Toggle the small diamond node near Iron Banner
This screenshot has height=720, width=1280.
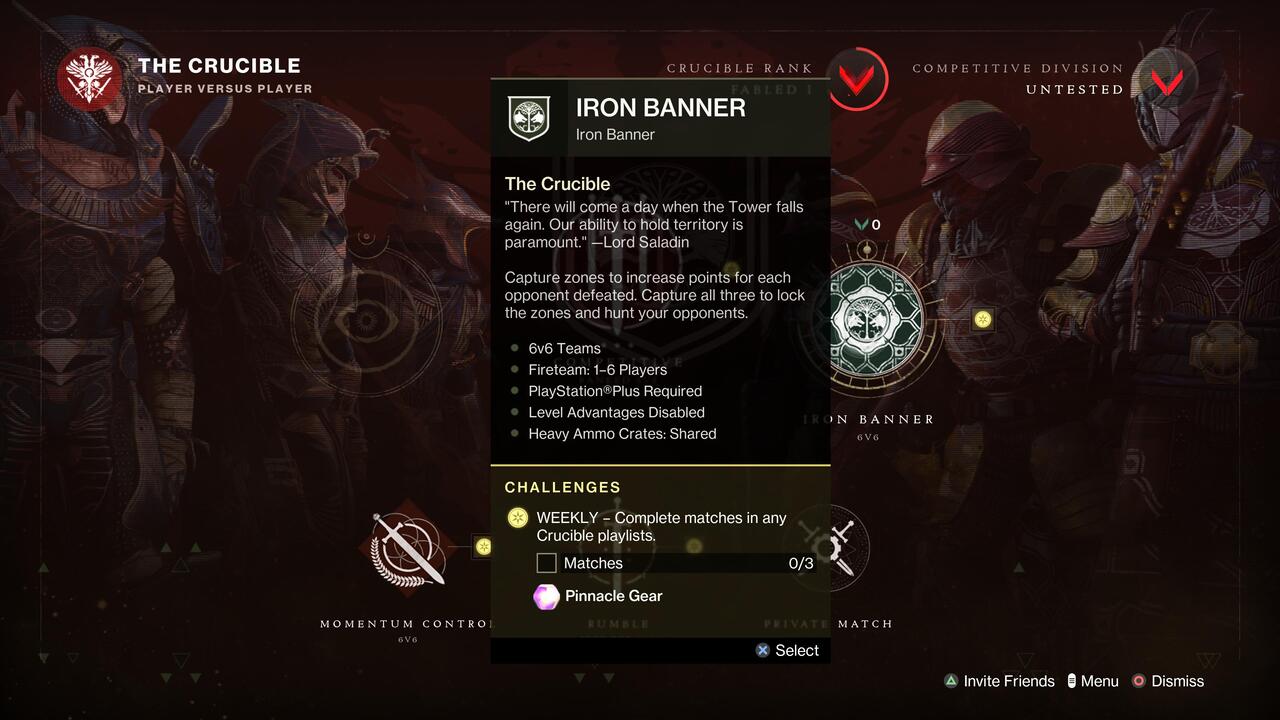[x=983, y=319]
